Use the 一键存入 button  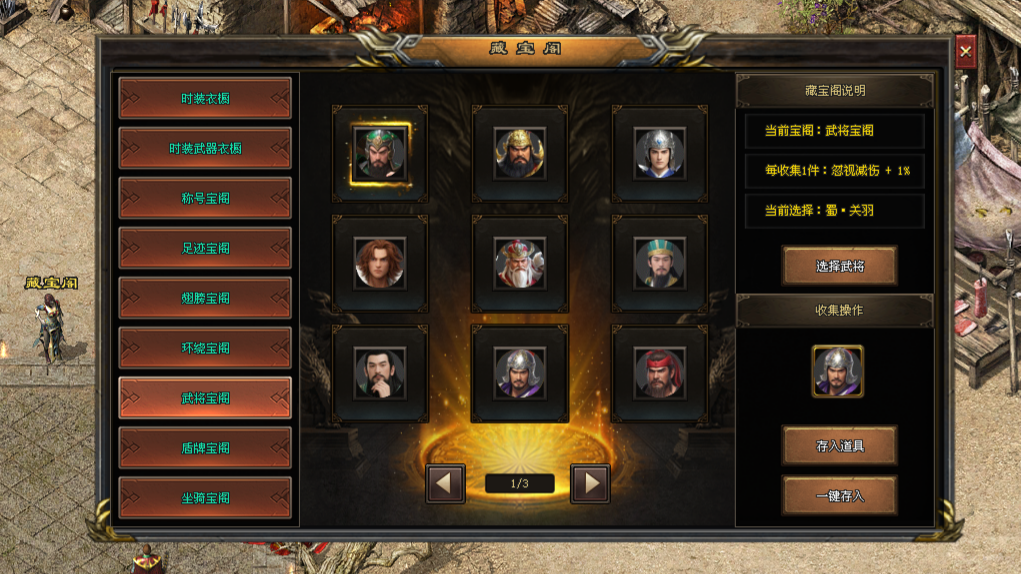[839, 495]
